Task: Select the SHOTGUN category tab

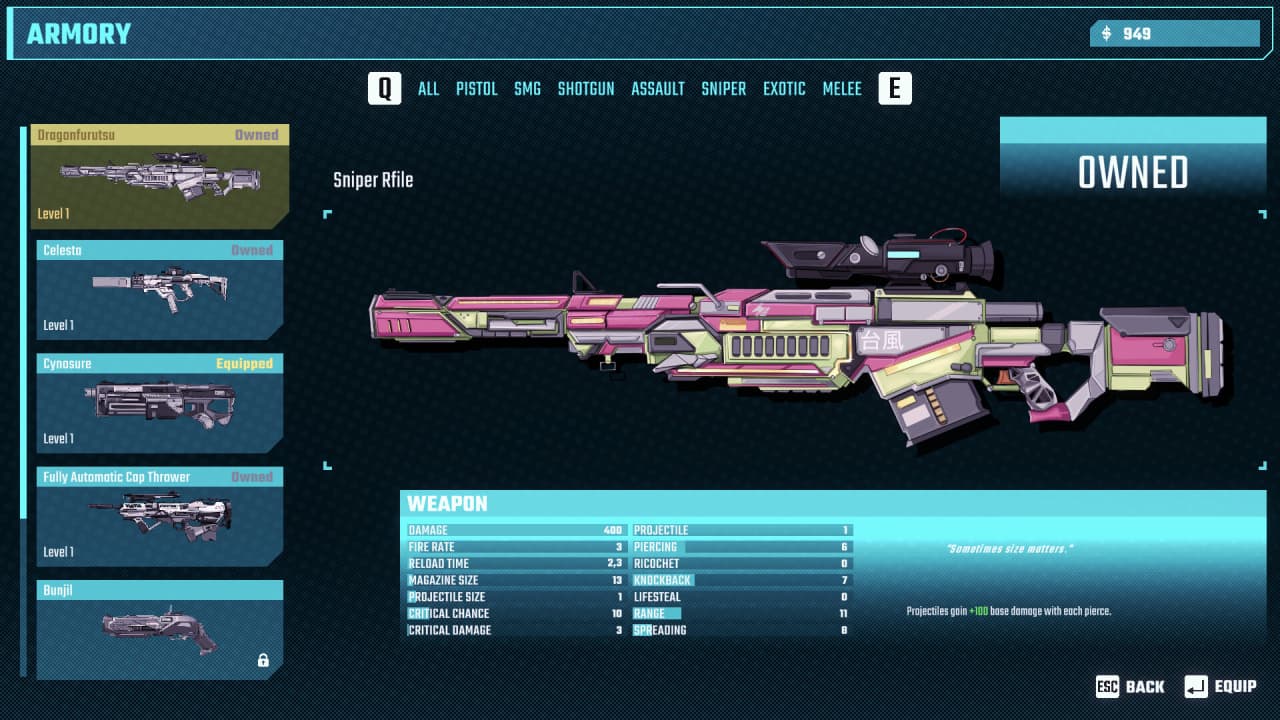Action: pos(586,89)
